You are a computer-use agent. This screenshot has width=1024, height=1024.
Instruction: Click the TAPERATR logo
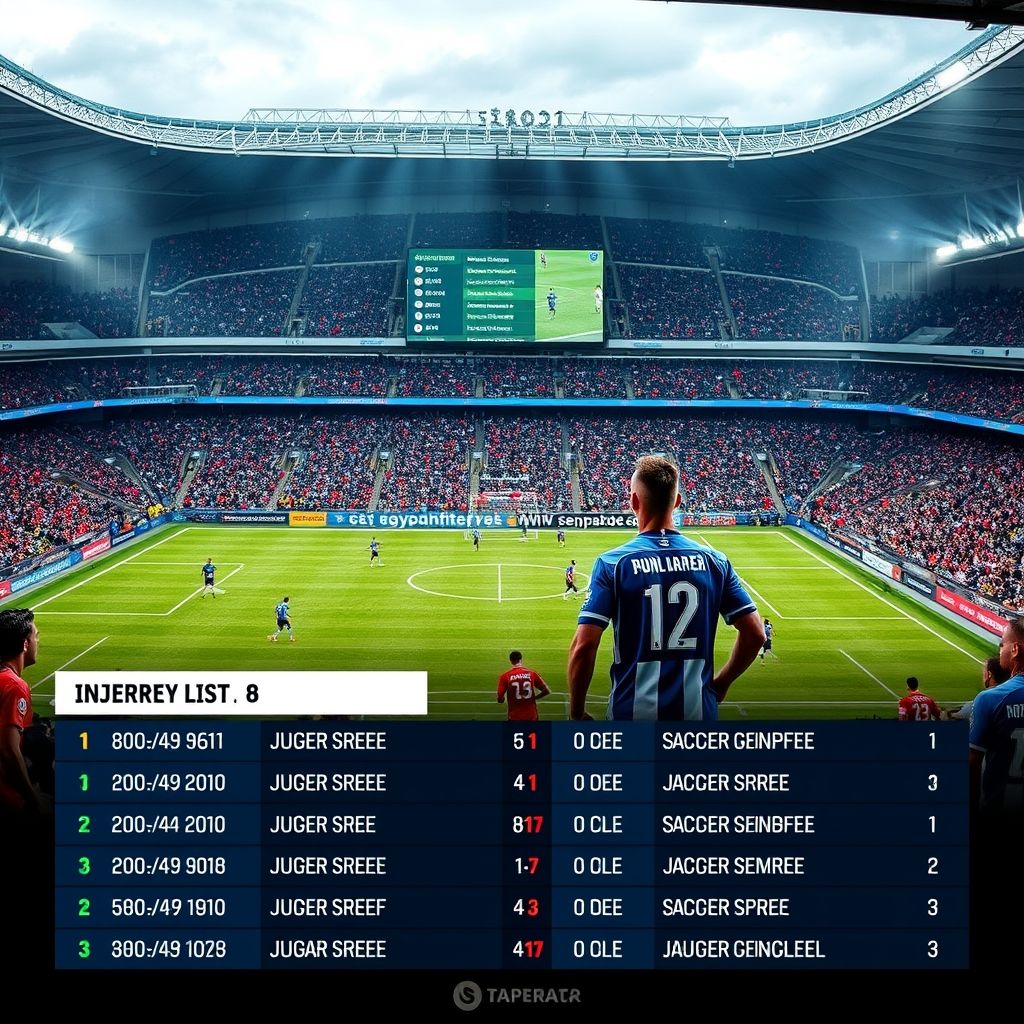click(516, 995)
